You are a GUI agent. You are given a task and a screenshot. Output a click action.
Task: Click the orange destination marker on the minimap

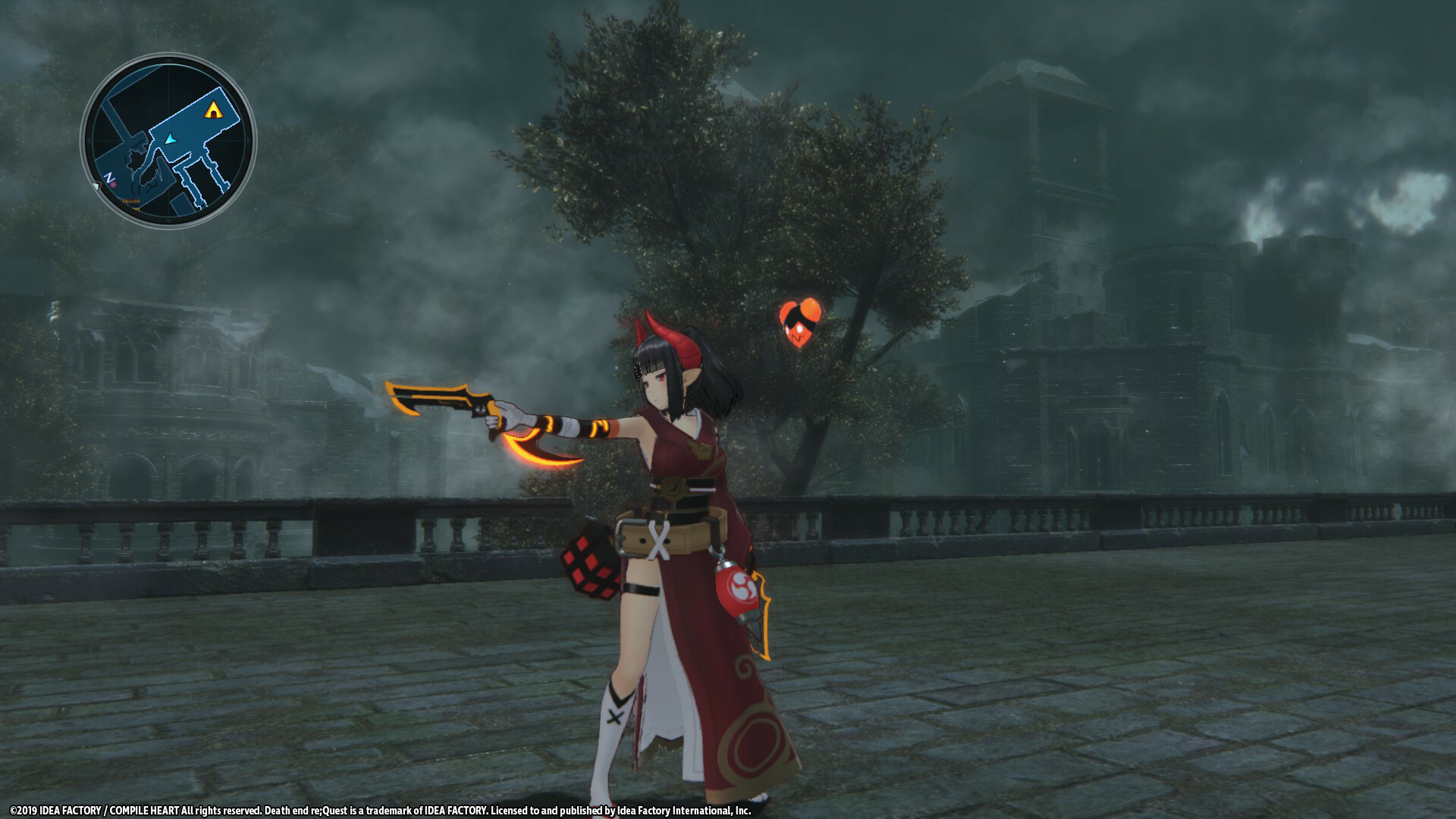(214, 109)
